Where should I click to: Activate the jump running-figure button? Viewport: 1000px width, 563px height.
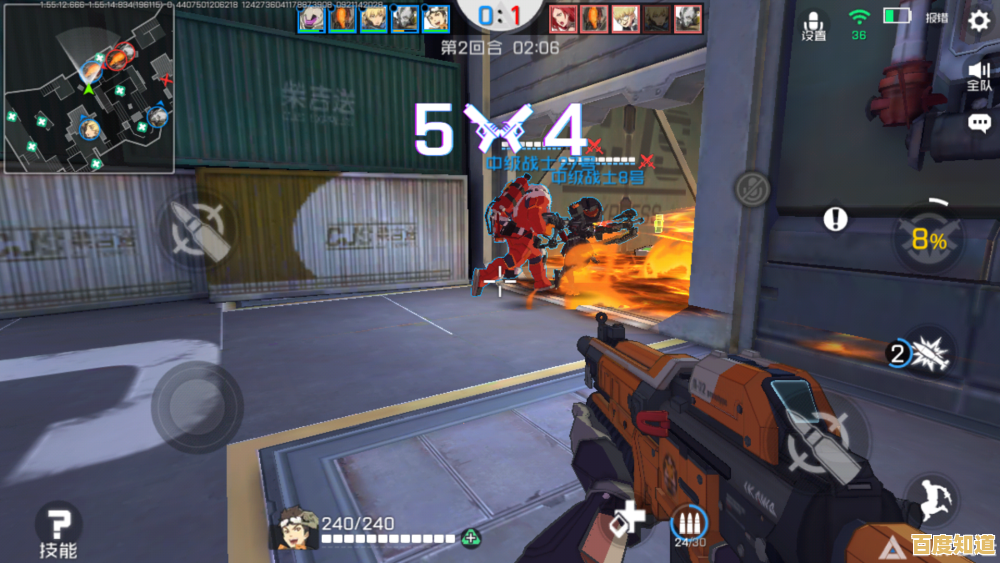931,497
